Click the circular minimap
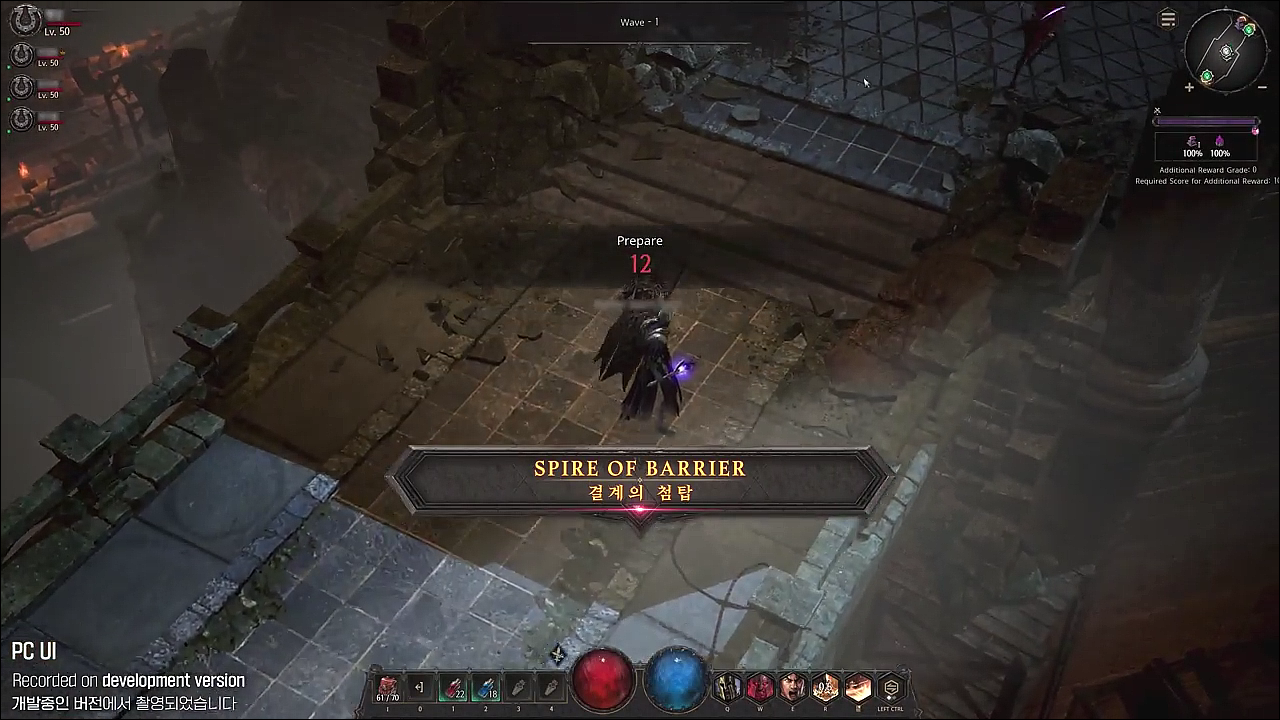Viewport: 1280px width, 720px height. tap(1226, 52)
